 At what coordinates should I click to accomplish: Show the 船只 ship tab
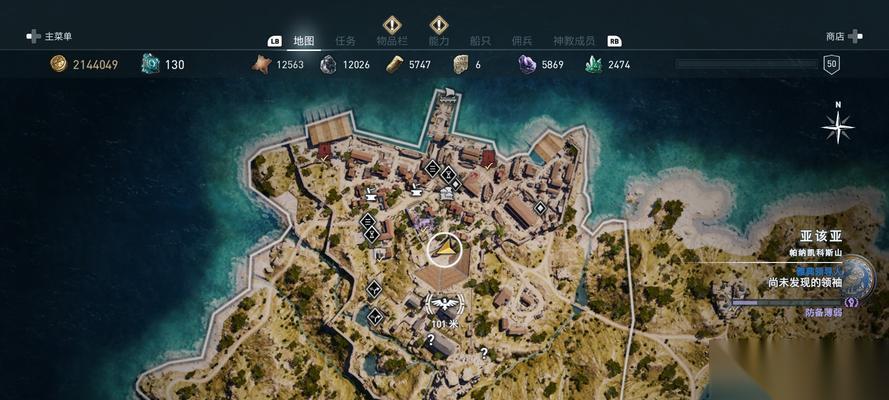482,41
